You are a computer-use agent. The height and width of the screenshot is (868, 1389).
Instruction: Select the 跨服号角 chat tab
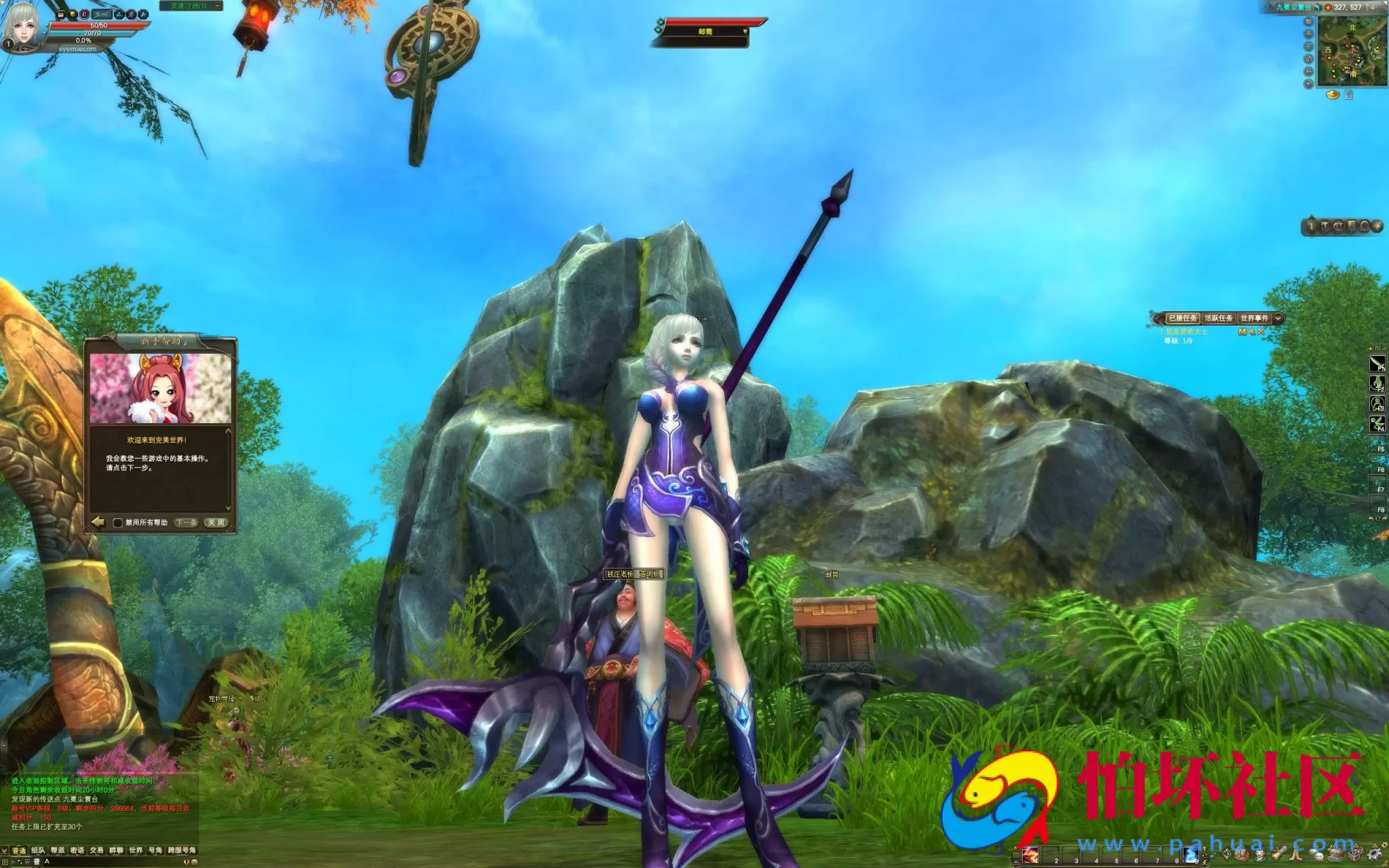click(182, 850)
